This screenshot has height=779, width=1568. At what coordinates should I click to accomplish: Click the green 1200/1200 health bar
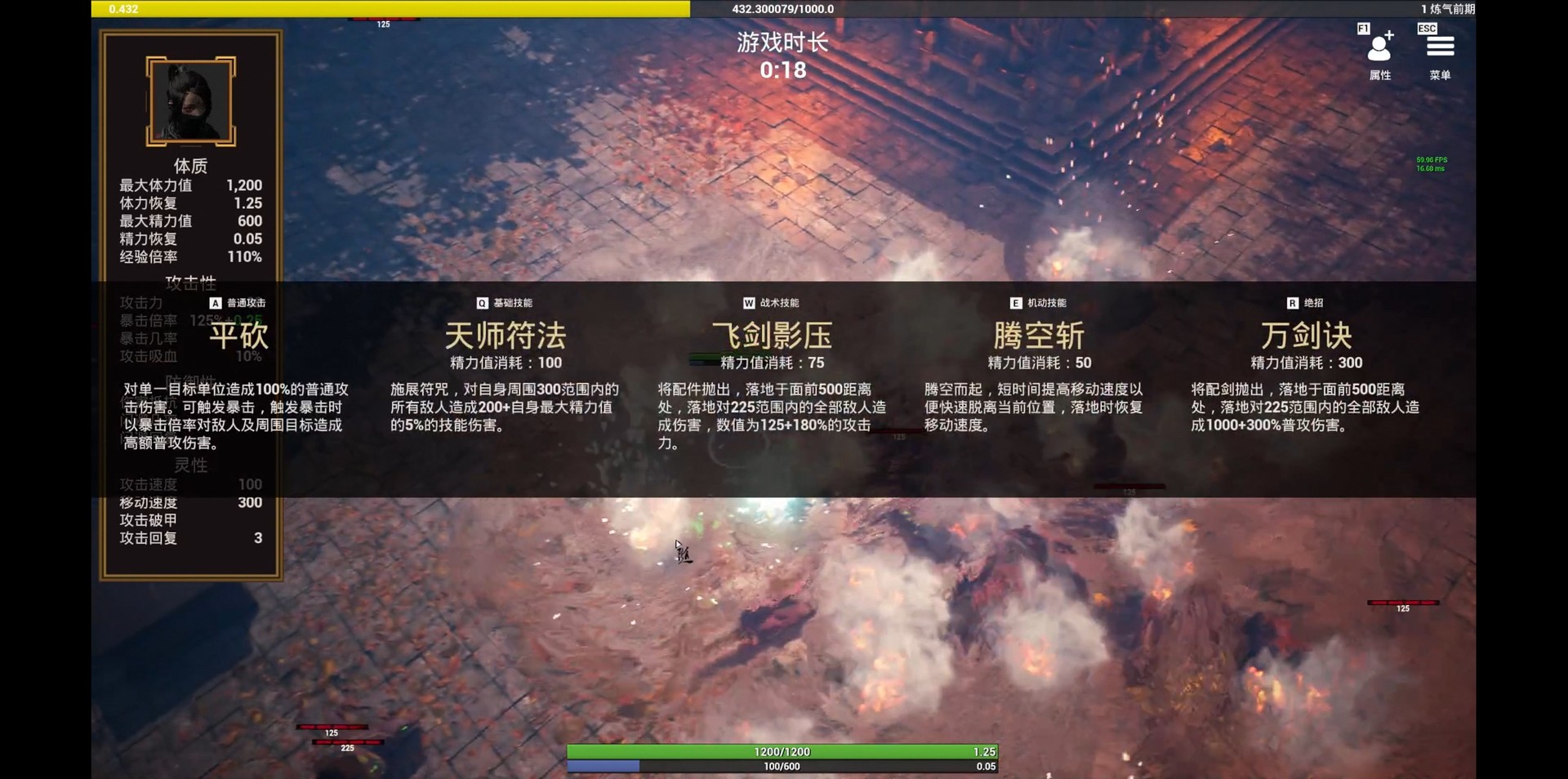(784, 751)
